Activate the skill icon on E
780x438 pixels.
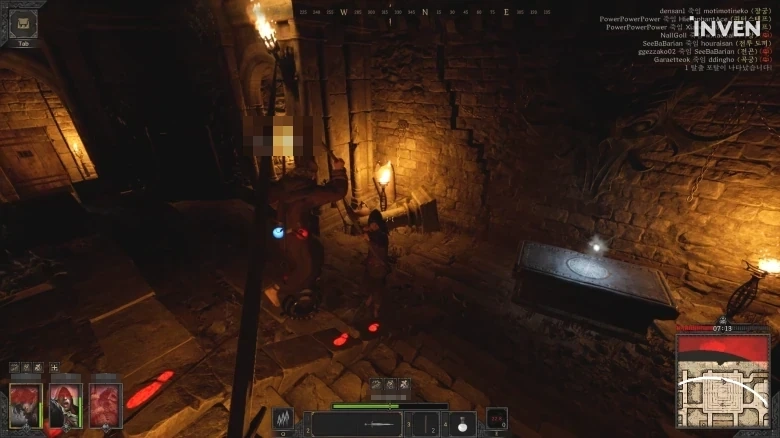[496, 419]
